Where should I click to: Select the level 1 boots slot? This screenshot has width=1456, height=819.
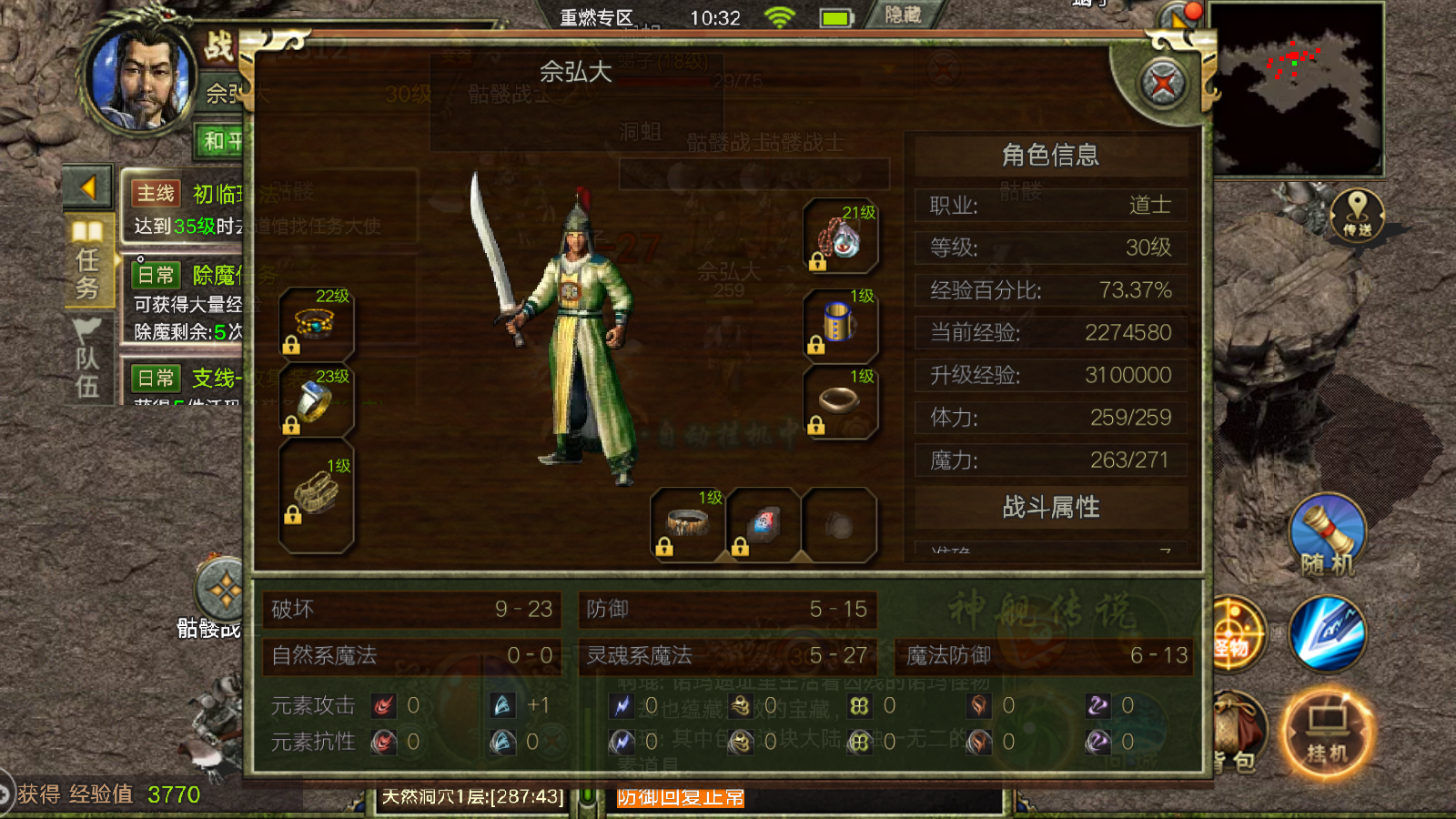point(316,496)
